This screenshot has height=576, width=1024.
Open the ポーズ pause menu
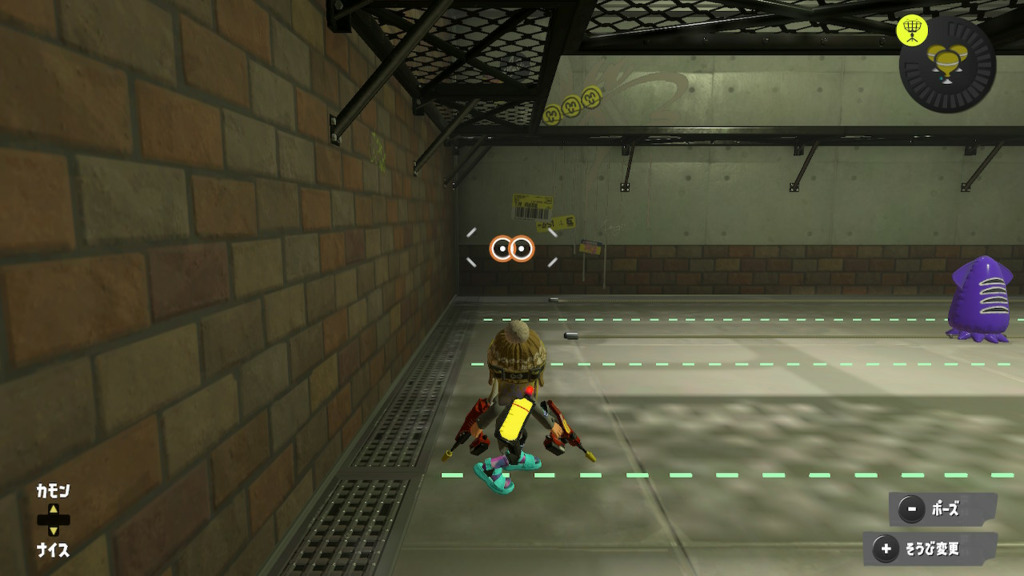tap(941, 509)
